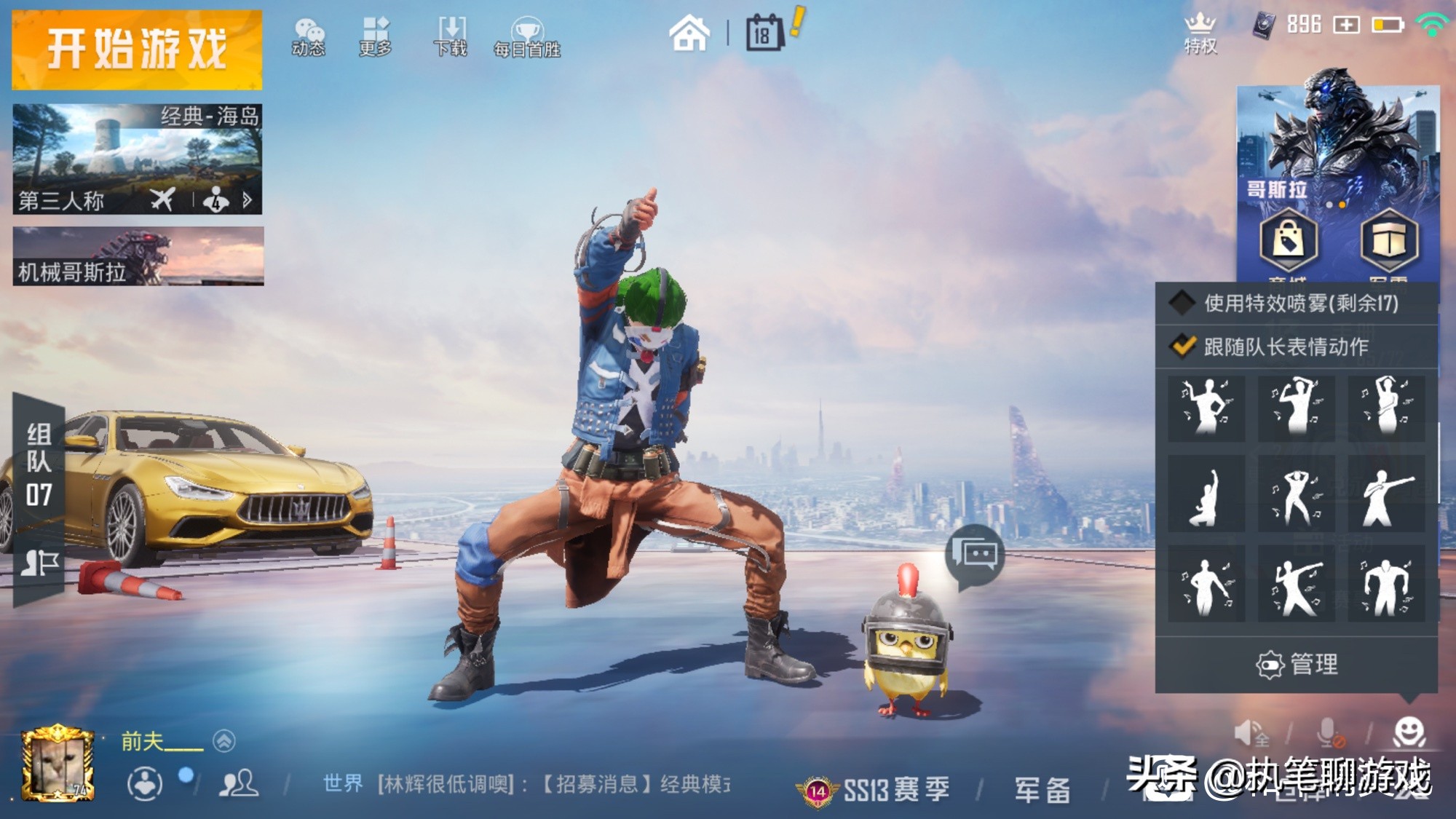Viewport: 1456px width, 819px height.
Task: Select the pointing-arm emote icon
Action: (x=1387, y=497)
